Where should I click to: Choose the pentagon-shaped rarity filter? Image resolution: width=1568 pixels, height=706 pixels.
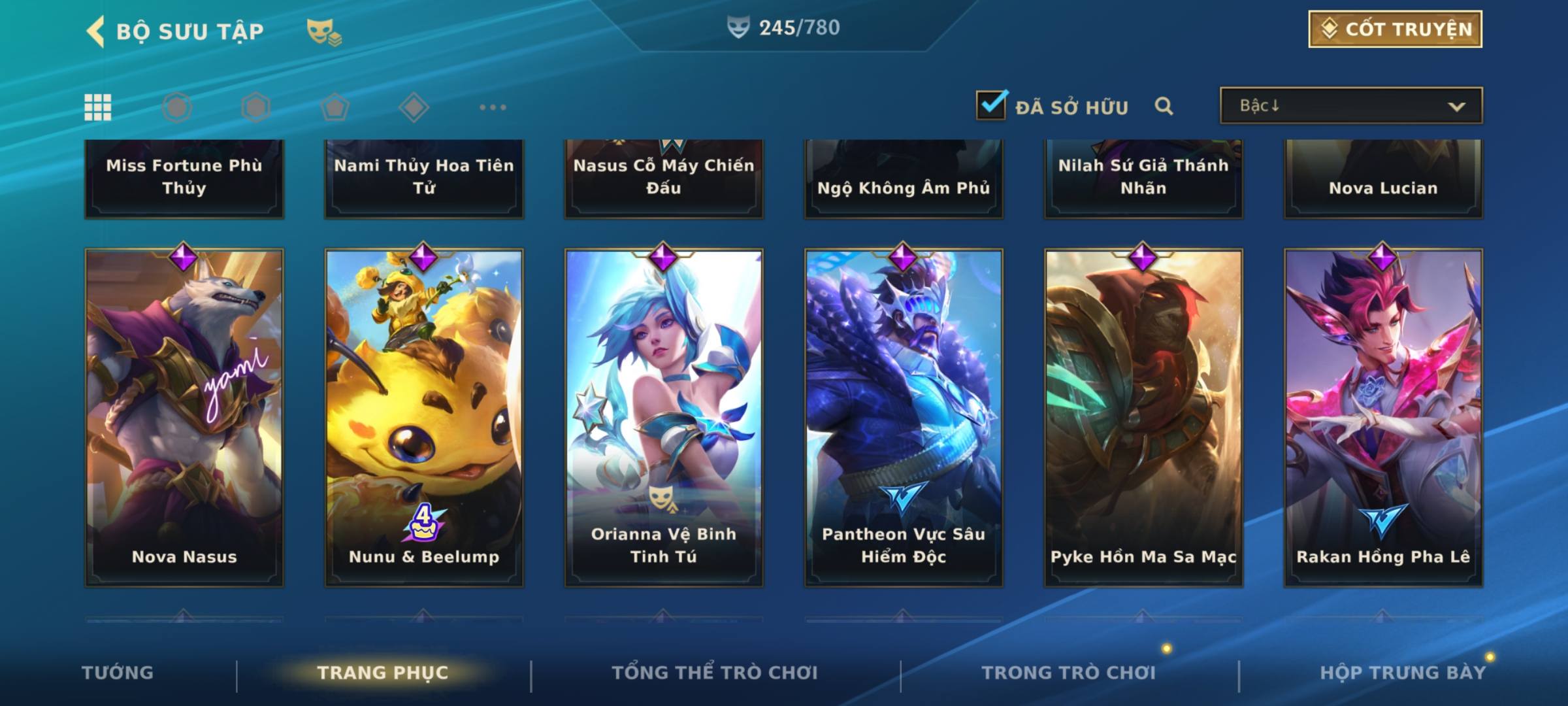click(335, 107)
